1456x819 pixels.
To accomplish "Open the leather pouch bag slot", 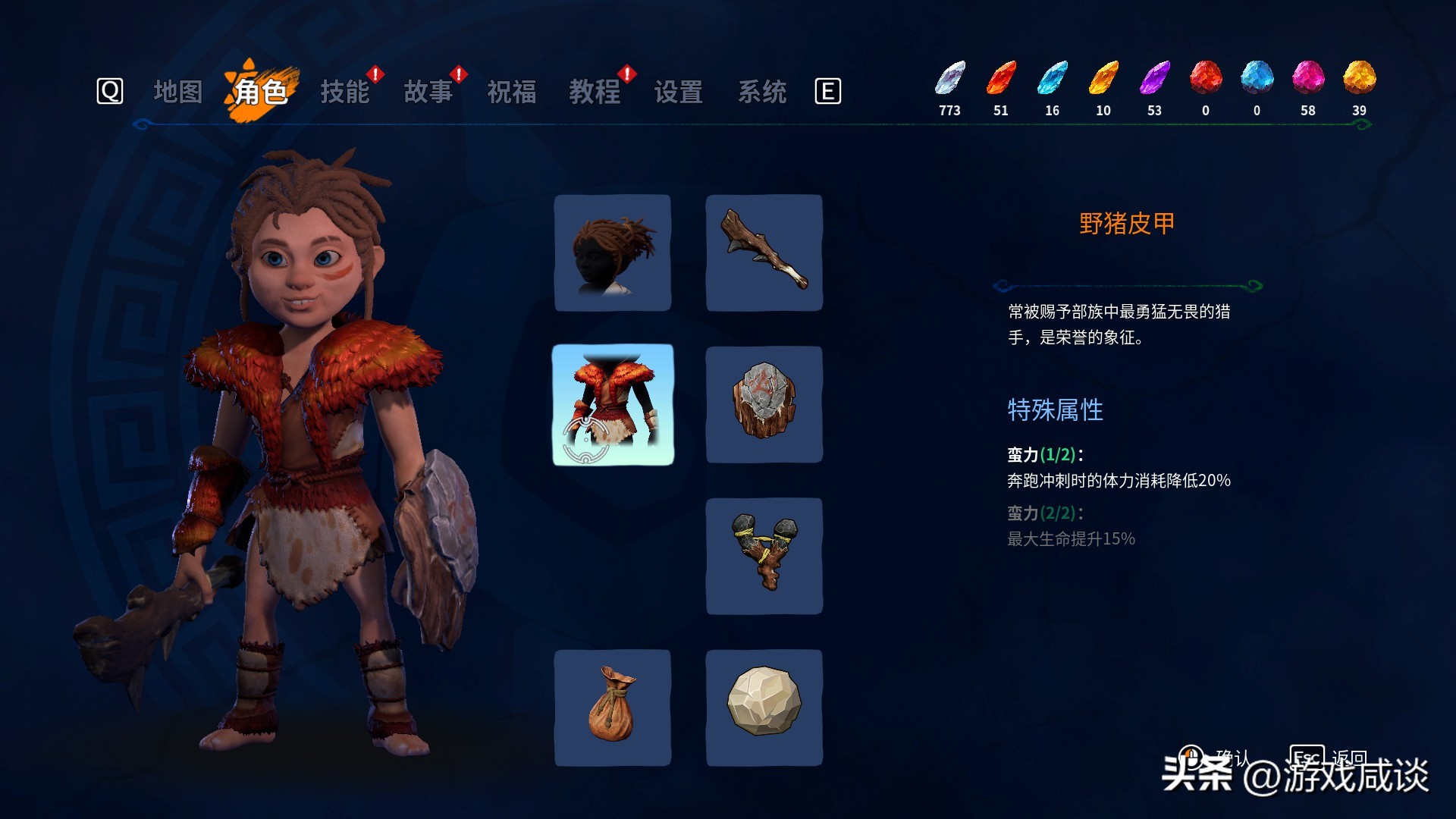I will (613, 708).
